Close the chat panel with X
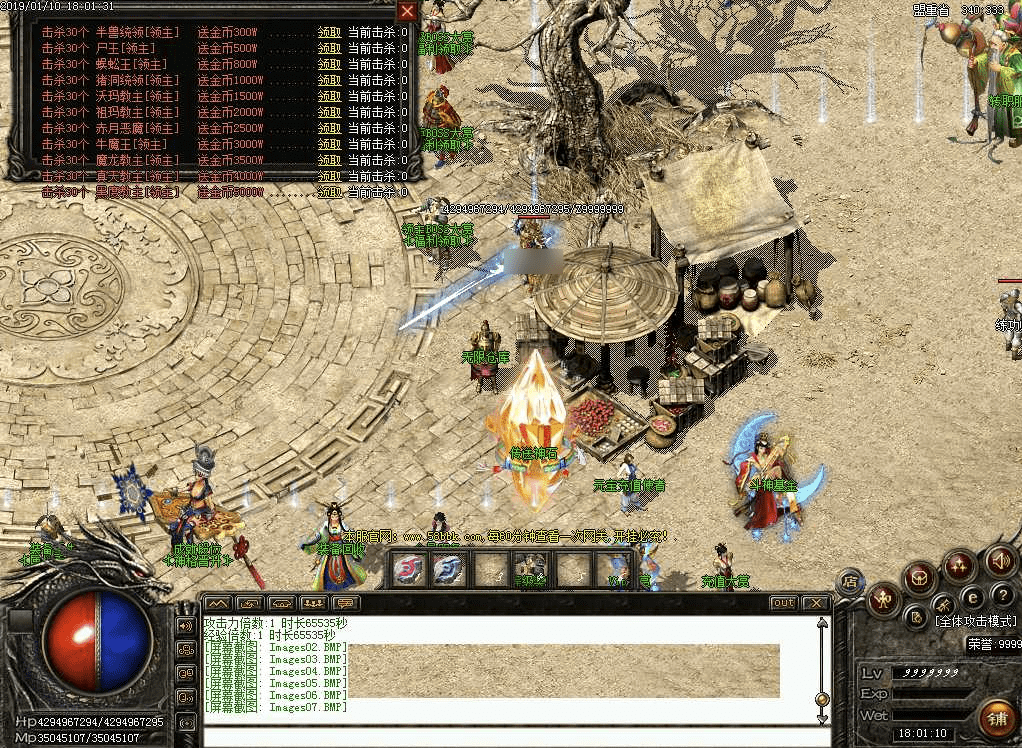Screen dimensions: 1022x748 tap(816, 603)
